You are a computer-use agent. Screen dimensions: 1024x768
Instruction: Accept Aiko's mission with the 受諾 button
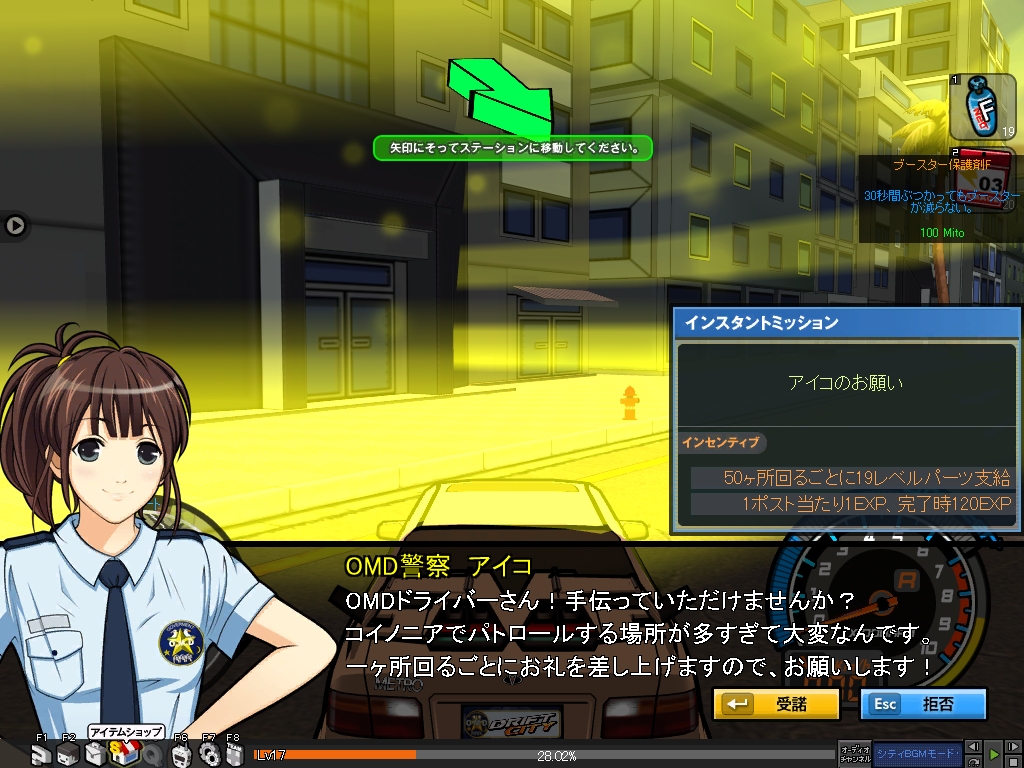coord(776,704)
